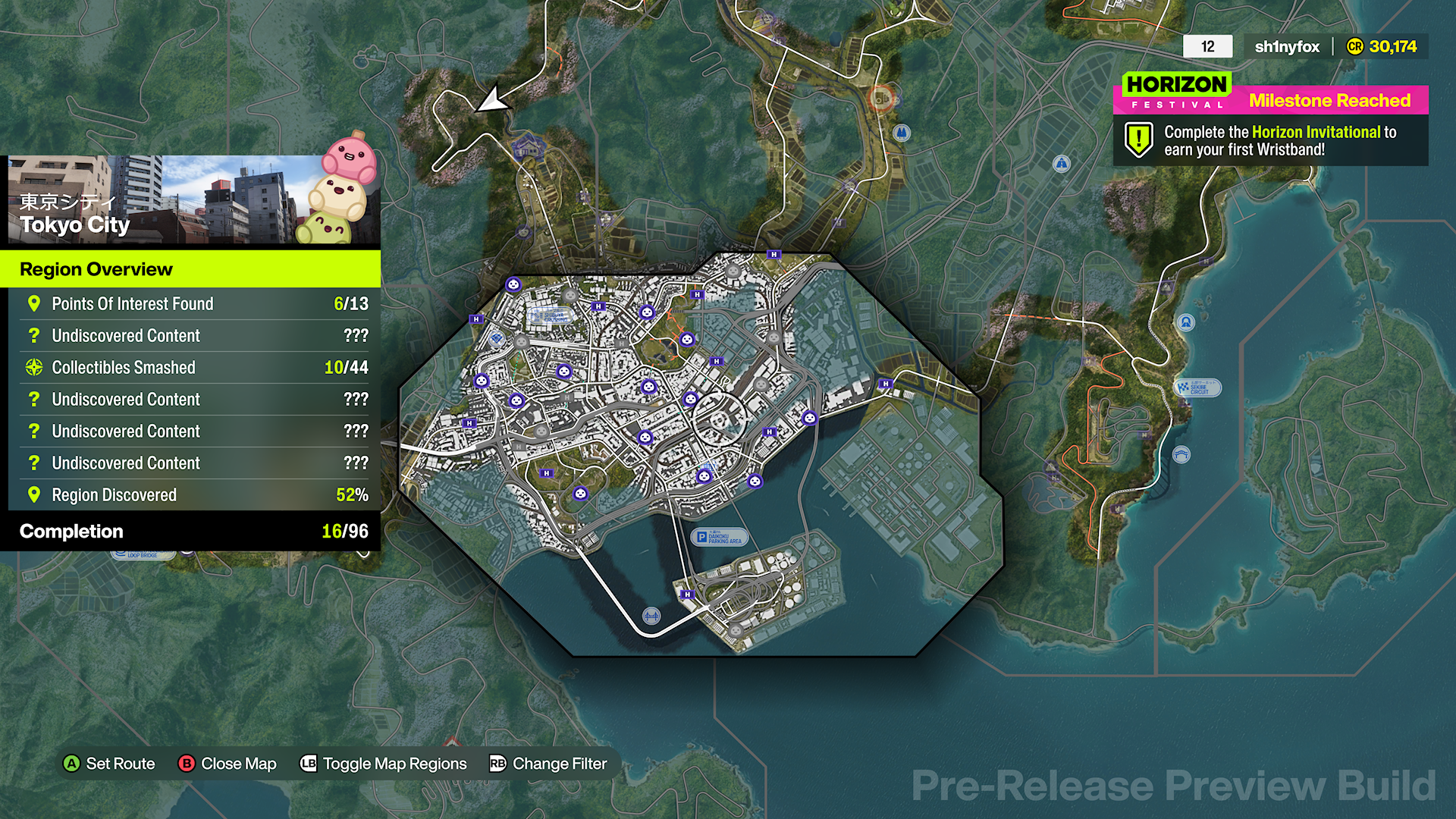This screenshot has height=819, width=1456.
Task: Click the Milestone Reached banner
Action: pyautogui.click(x=1331, y=100)
